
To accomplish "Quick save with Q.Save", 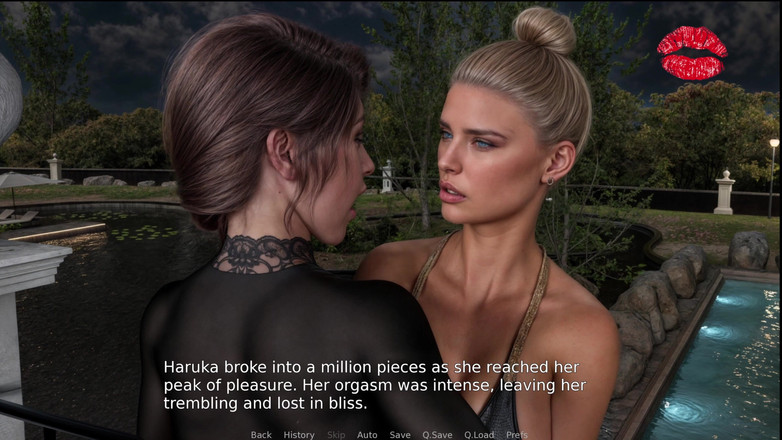I will tap(437, 435).
